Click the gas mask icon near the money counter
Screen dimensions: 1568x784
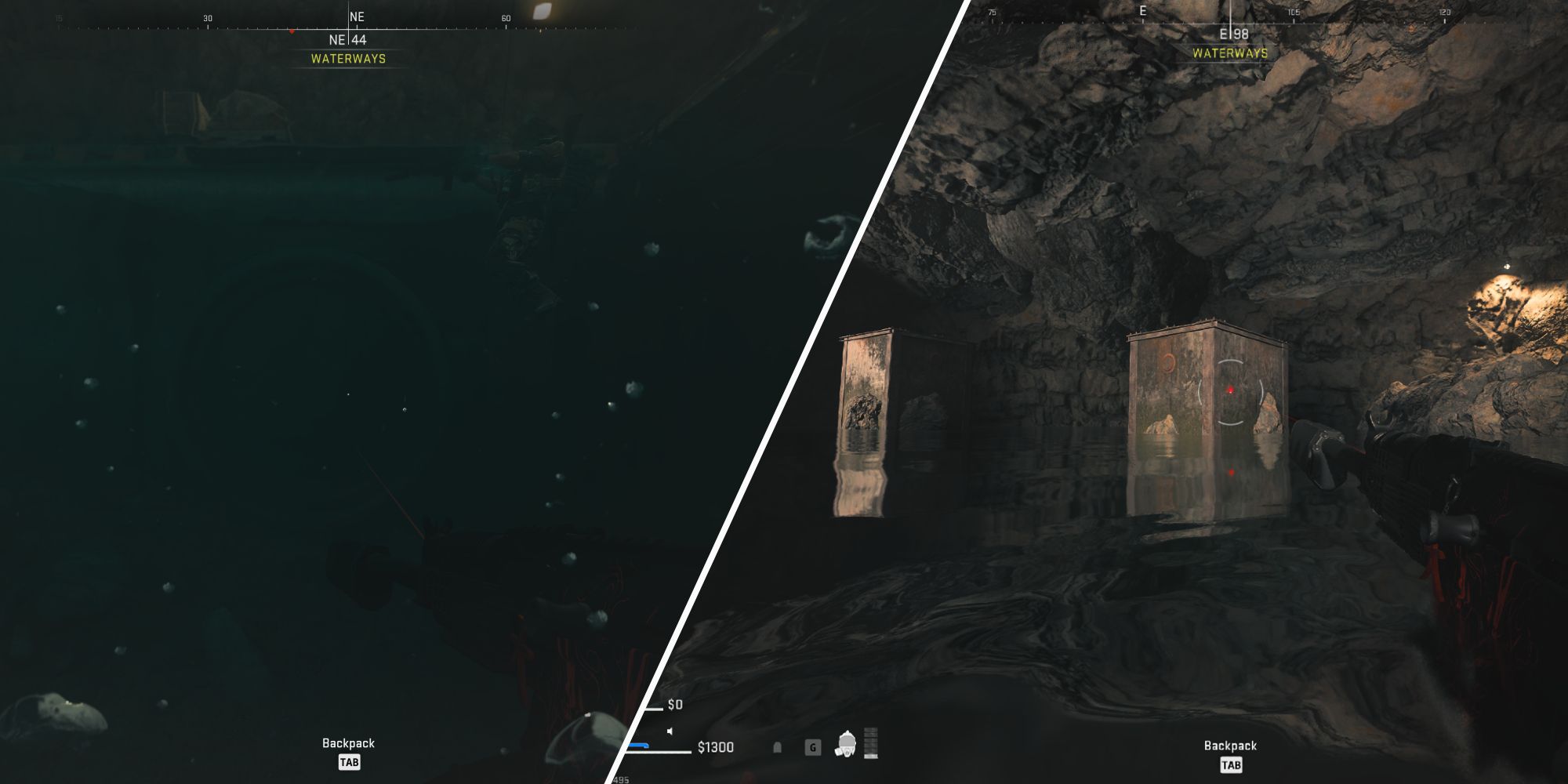click(x=846, y=744)
